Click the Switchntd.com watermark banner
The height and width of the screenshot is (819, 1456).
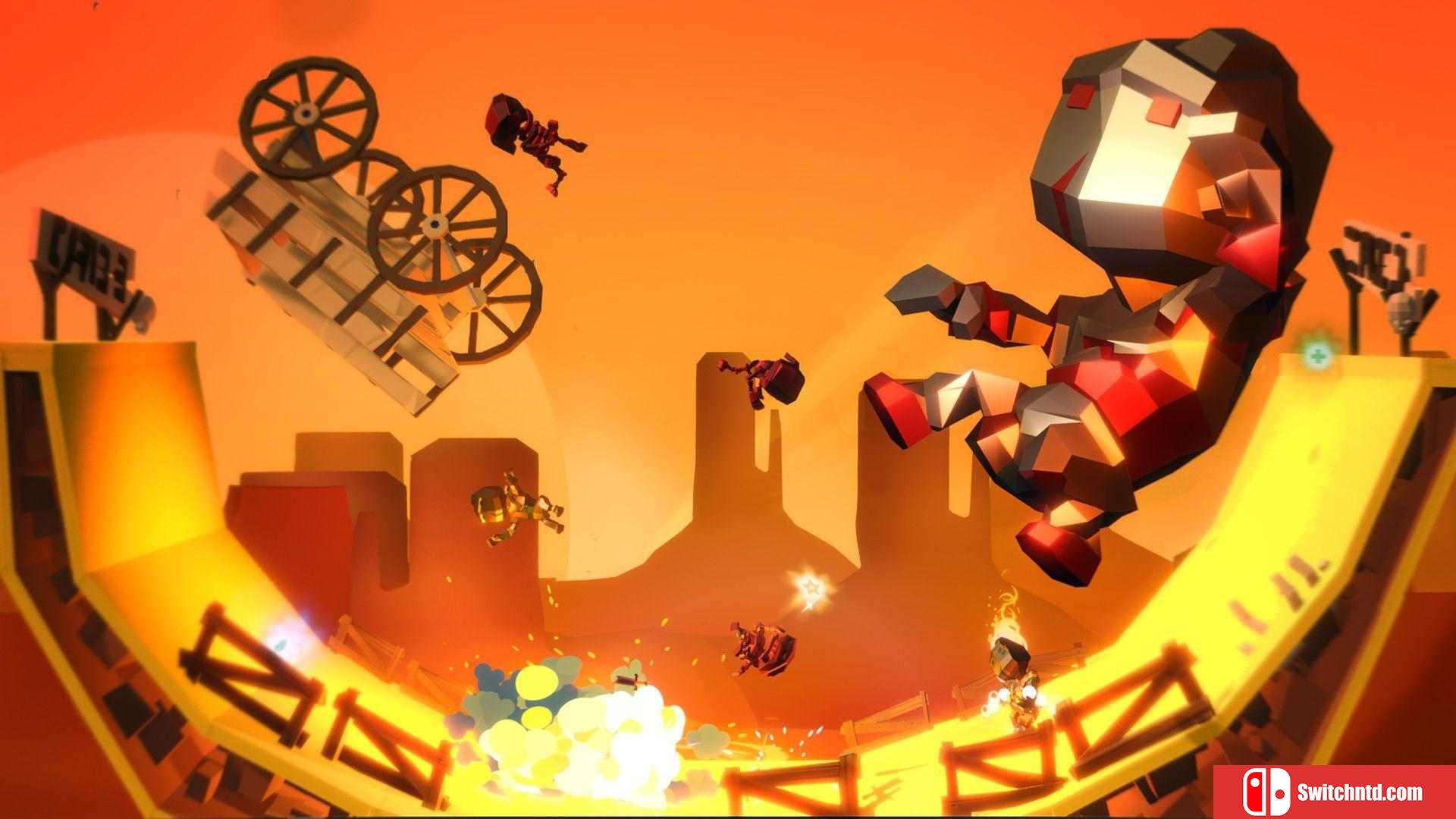(1333, 792)
